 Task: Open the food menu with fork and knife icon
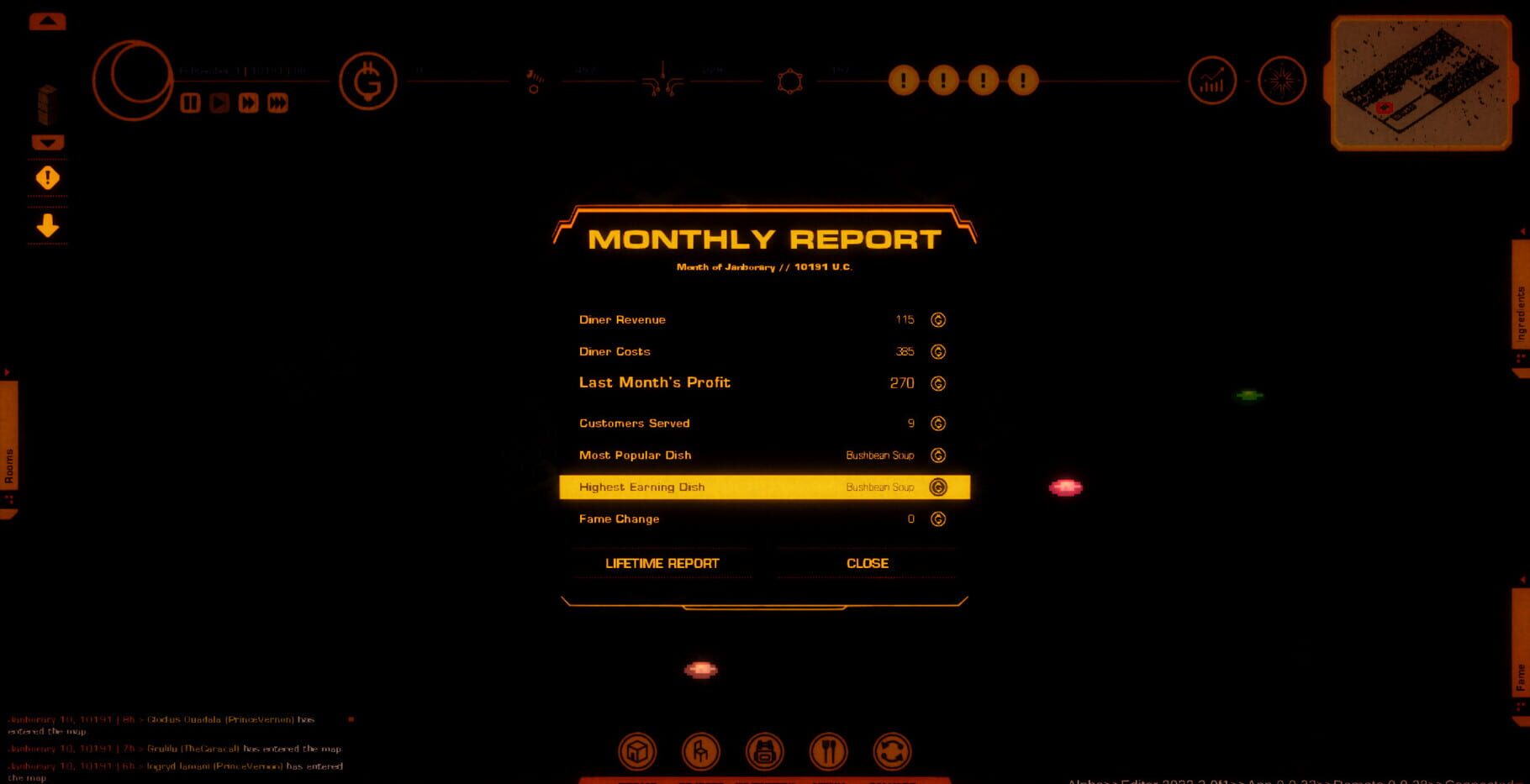[x=829, y=751]
